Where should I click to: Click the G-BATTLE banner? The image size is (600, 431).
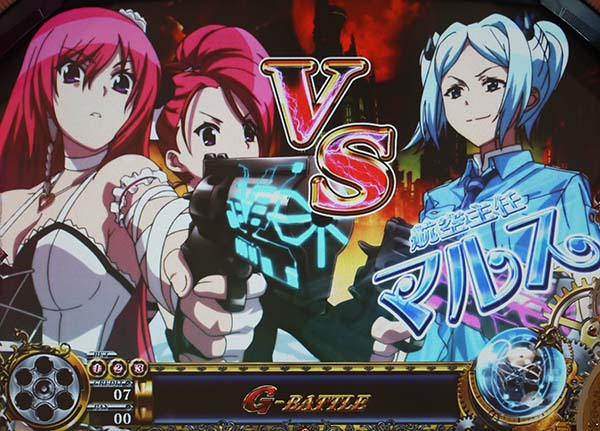tap(306, 402)
